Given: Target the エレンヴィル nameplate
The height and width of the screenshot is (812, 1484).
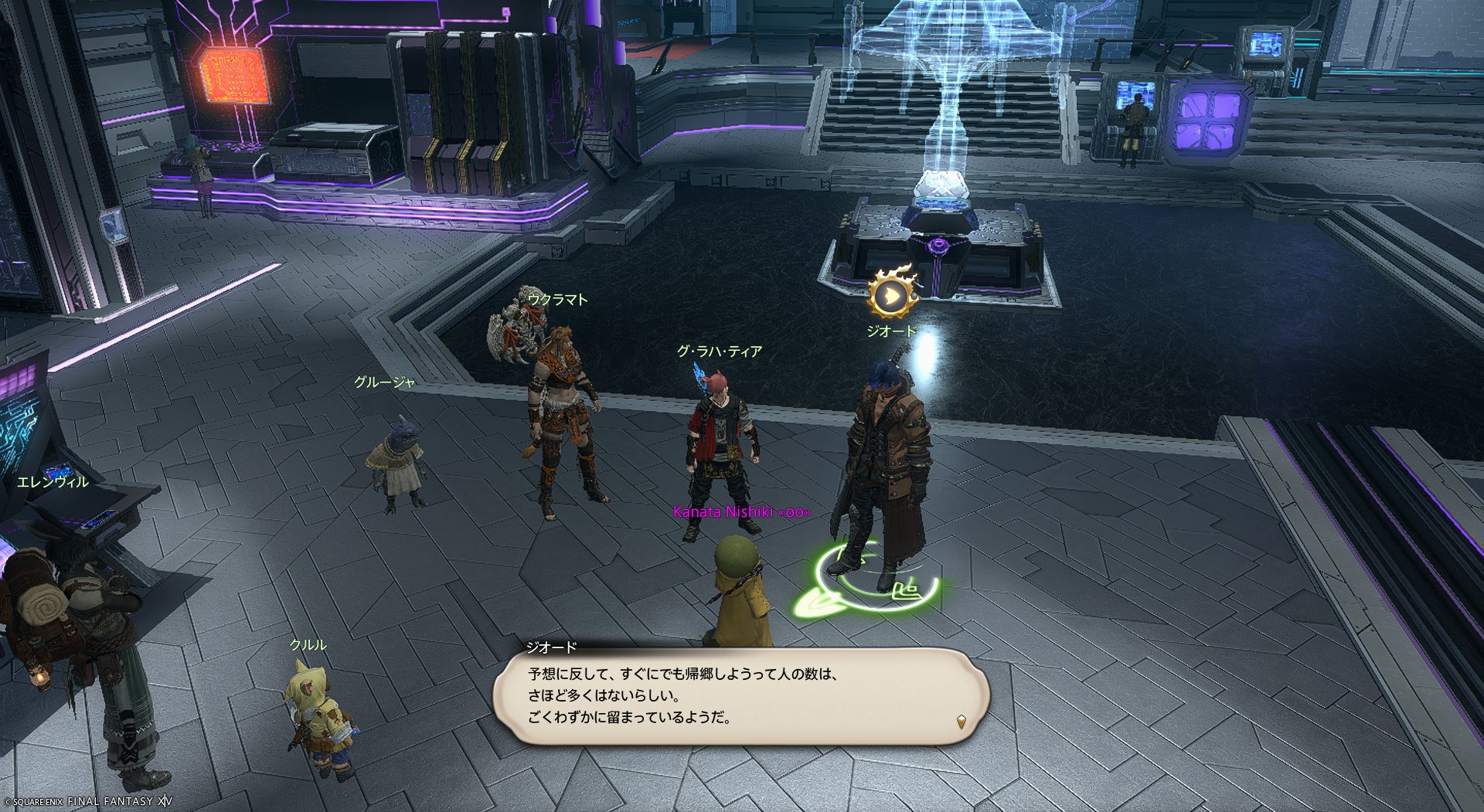Looking at the screenshot, I should (x=53, y=482).
